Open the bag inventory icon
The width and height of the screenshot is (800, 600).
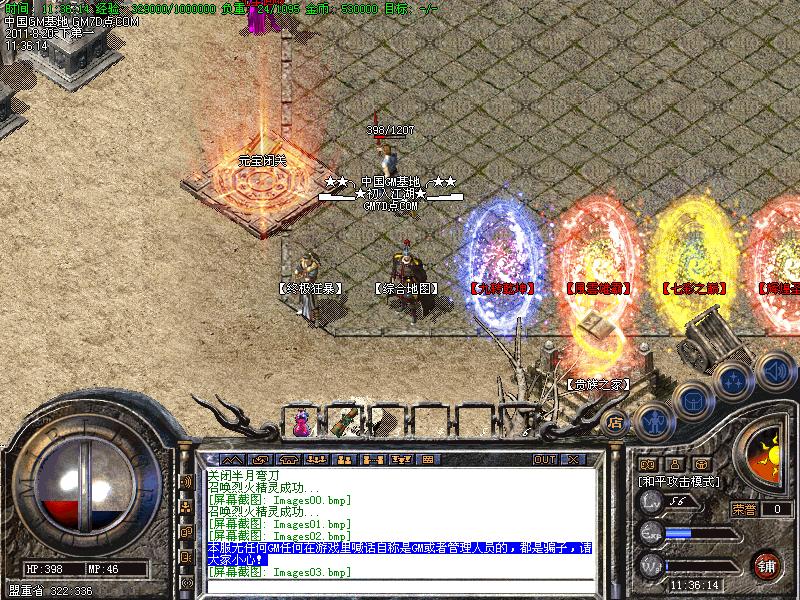tap(692, 401)
